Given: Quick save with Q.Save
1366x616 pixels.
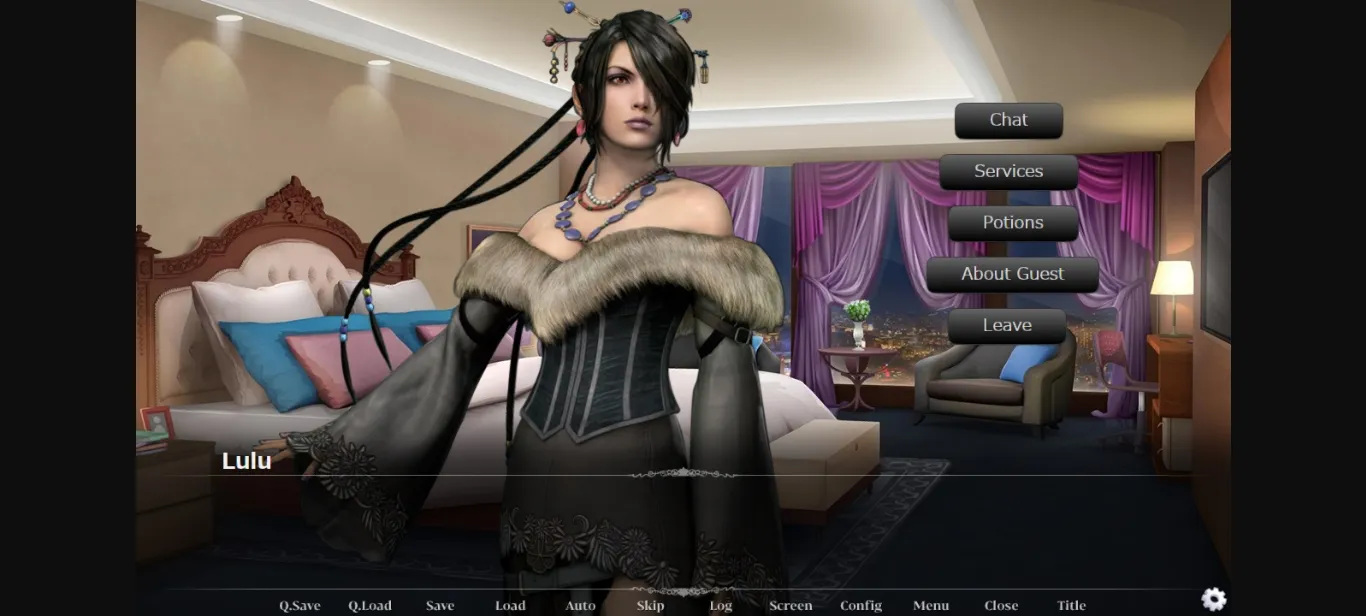Looking at the screenshot, I should pos(300,605).
